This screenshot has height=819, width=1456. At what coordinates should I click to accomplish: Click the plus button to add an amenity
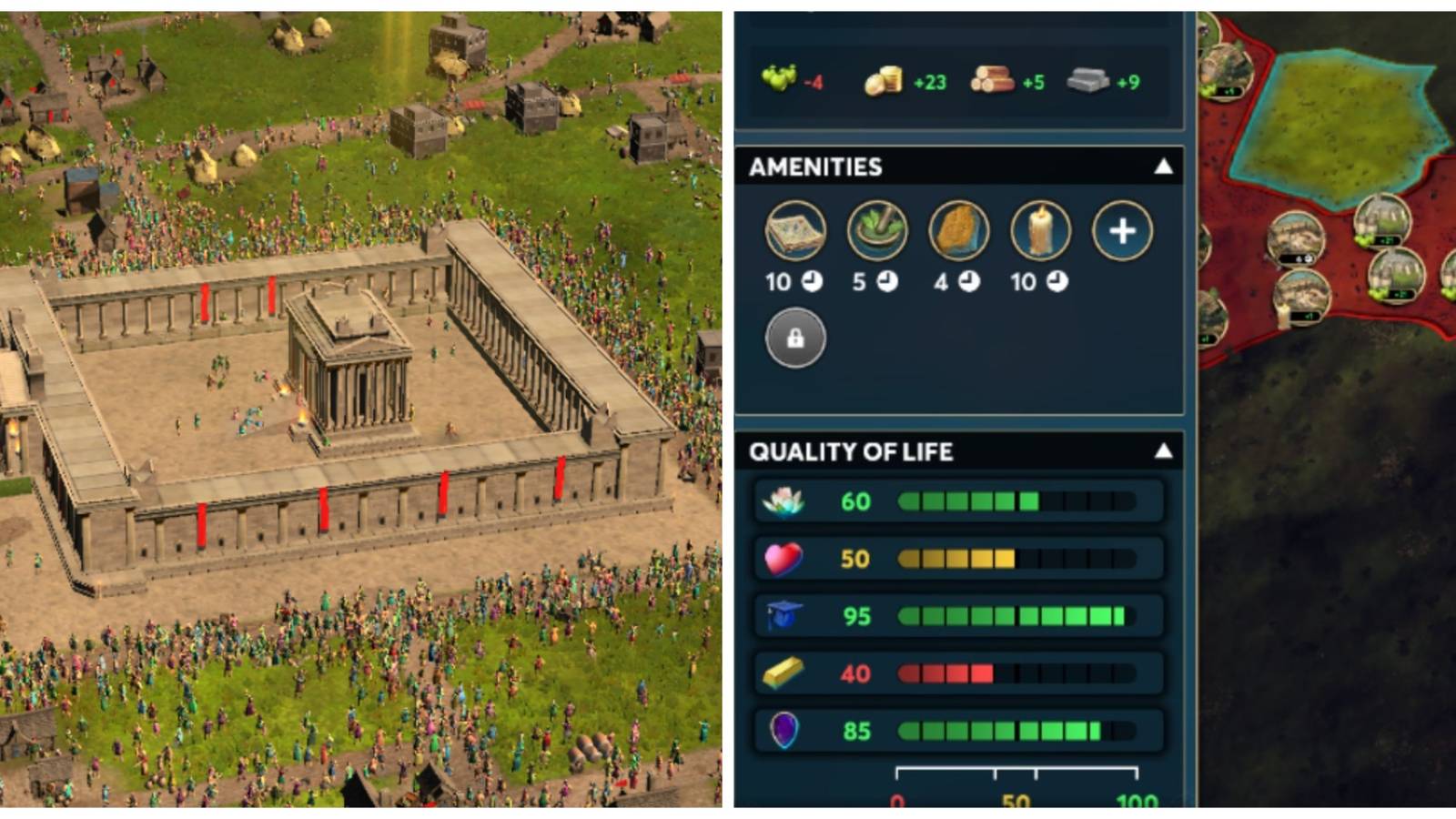1123,233
